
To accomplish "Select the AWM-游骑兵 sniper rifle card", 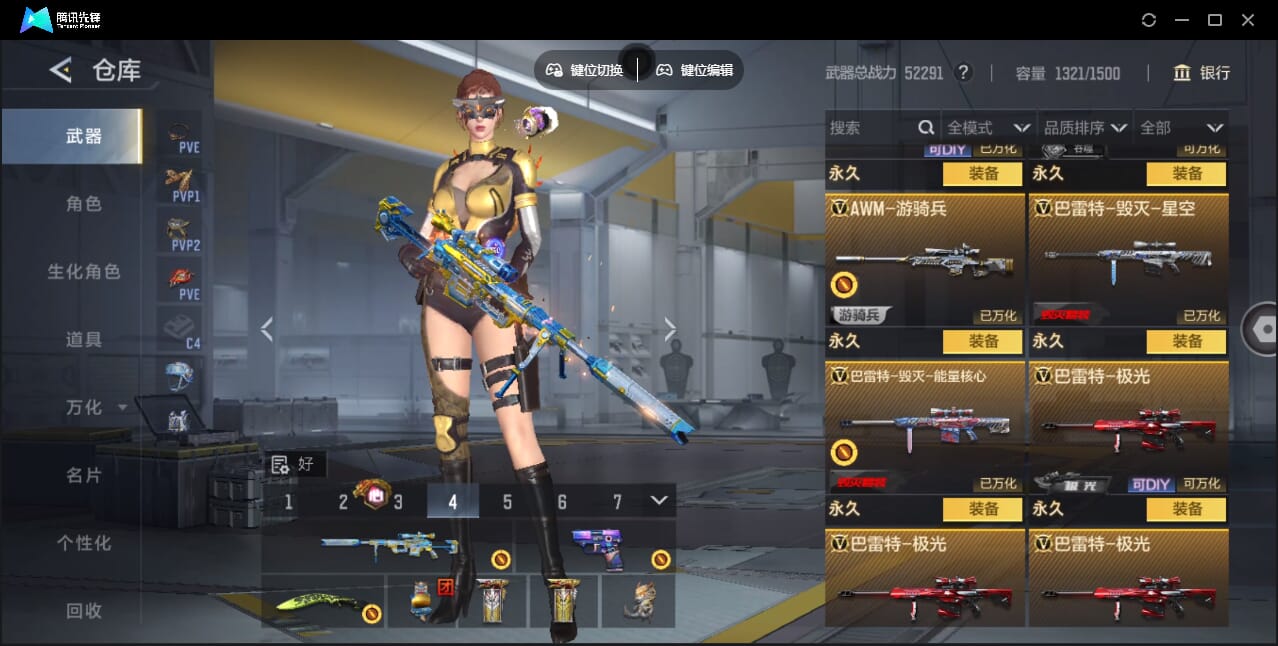I will pyautogui.click(x=924, y=260).
